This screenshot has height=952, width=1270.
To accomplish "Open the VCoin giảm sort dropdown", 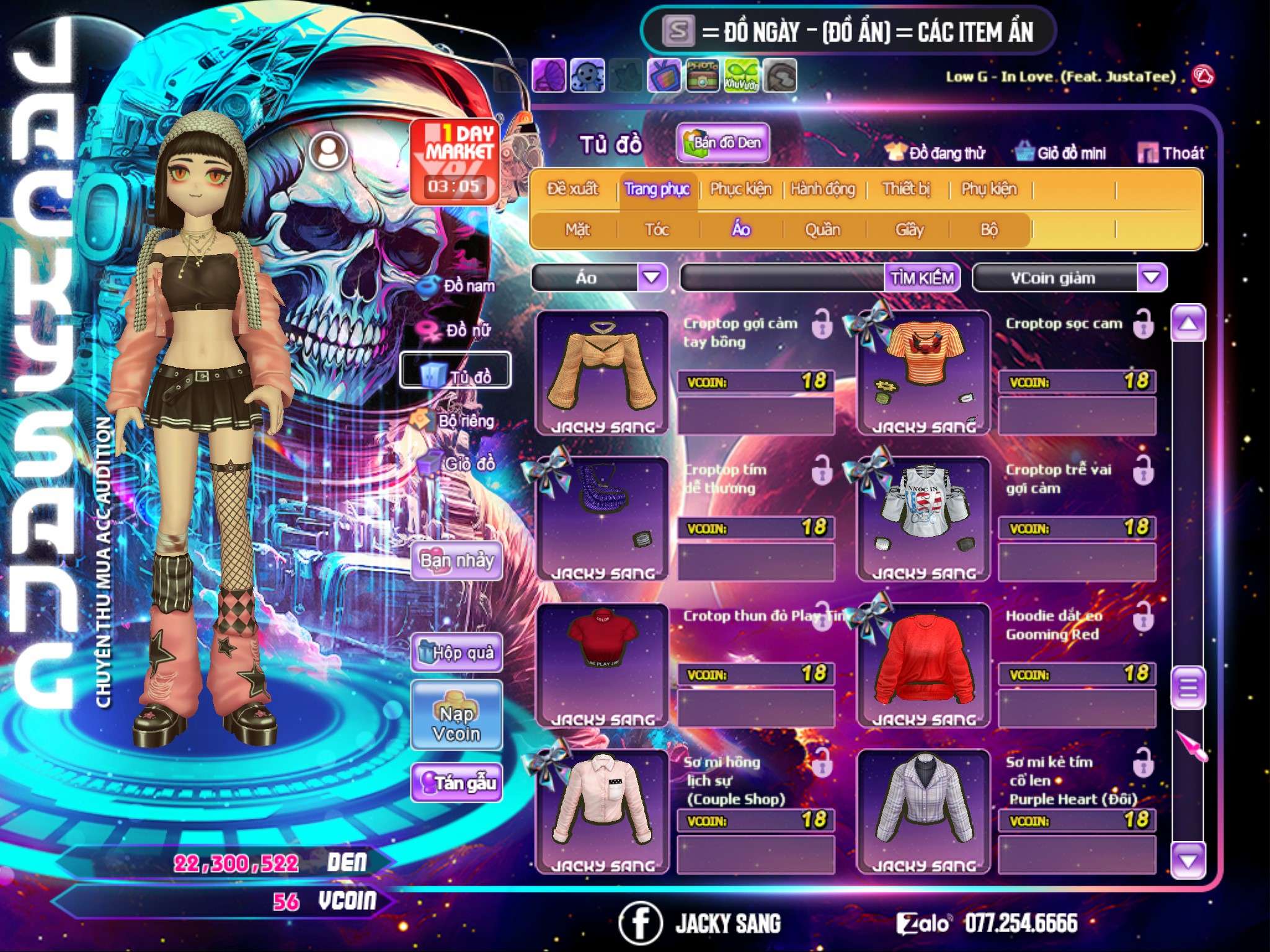I will click(1152, 278).
